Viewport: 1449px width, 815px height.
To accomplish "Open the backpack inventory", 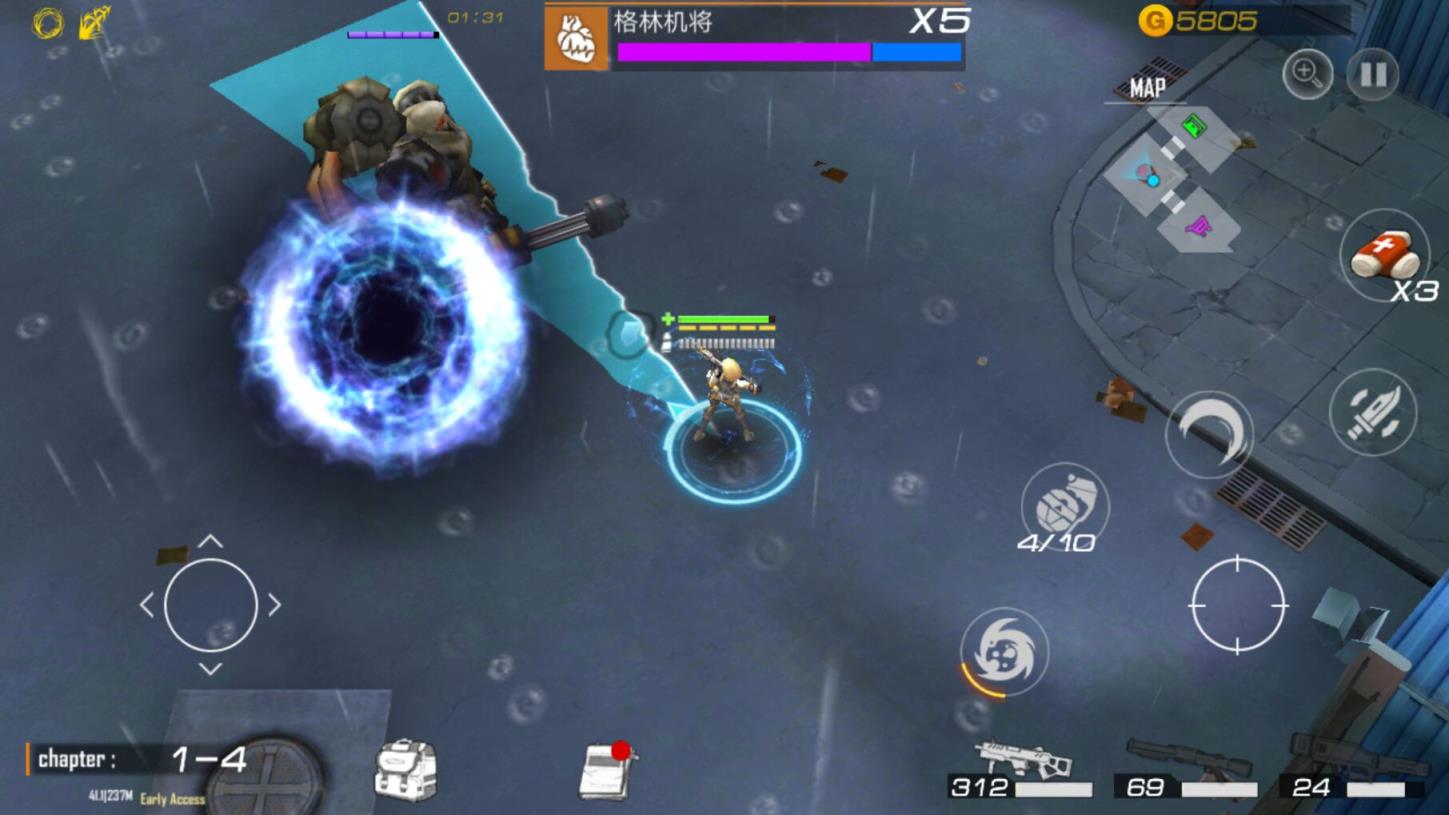I will (406, 770).
